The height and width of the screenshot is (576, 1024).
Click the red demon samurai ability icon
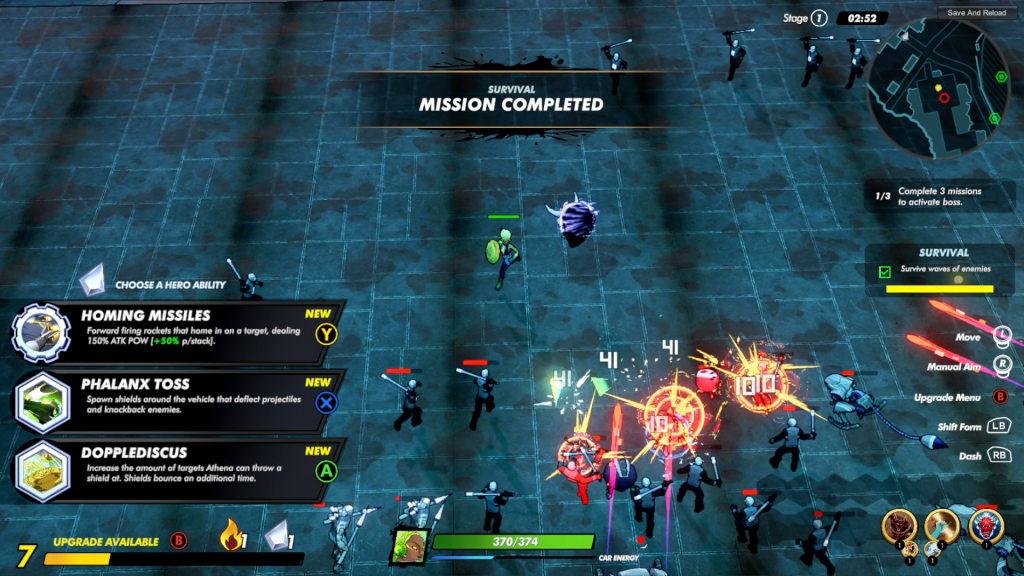[898, 526]
